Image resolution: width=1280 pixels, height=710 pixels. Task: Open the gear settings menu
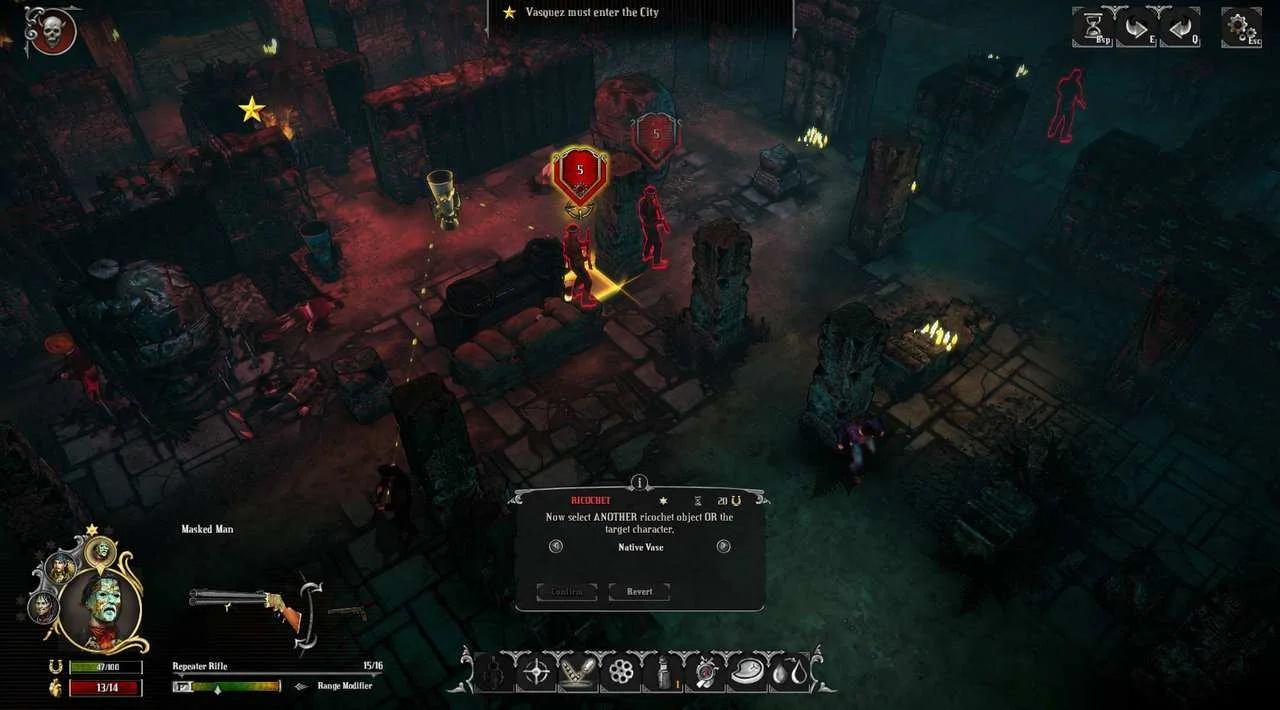pyautogui.click(x=1241, y=27)
